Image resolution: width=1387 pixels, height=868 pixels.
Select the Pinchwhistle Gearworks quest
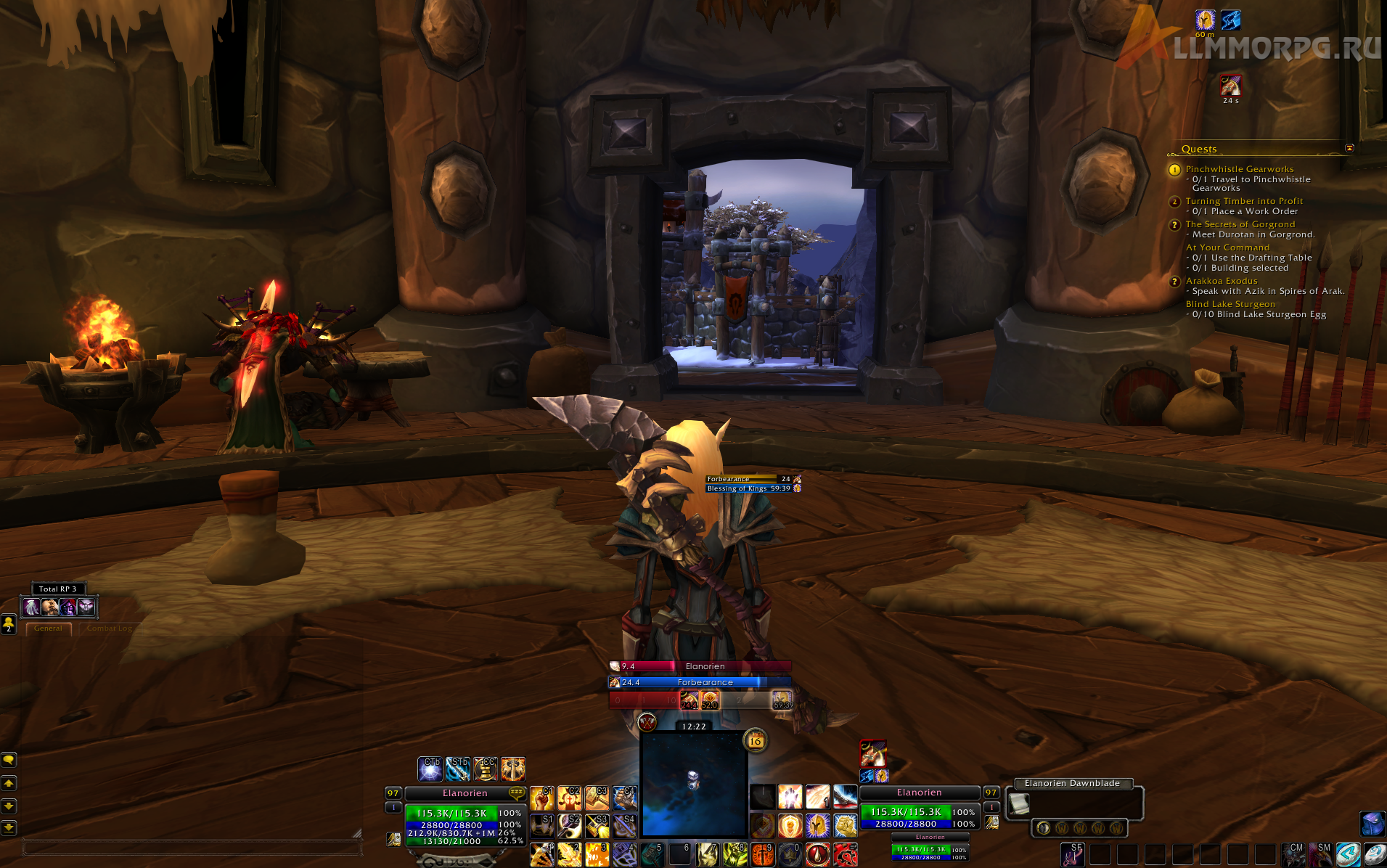pos(1239,169)
